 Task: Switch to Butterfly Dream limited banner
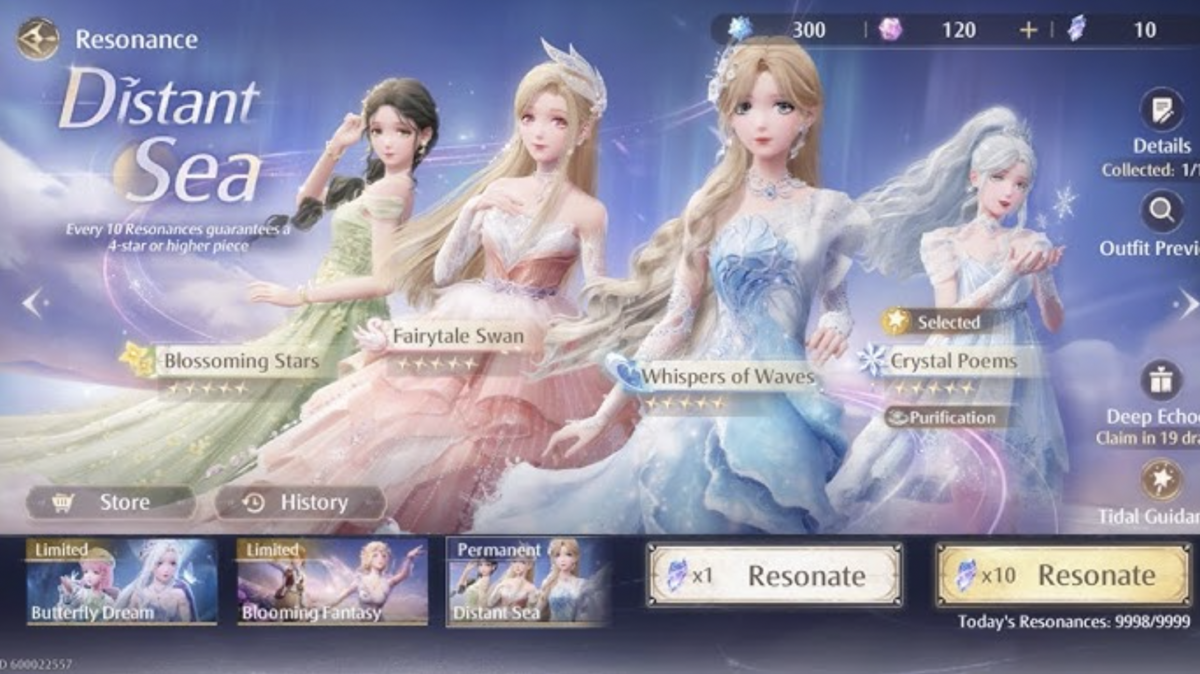[121, 582]
